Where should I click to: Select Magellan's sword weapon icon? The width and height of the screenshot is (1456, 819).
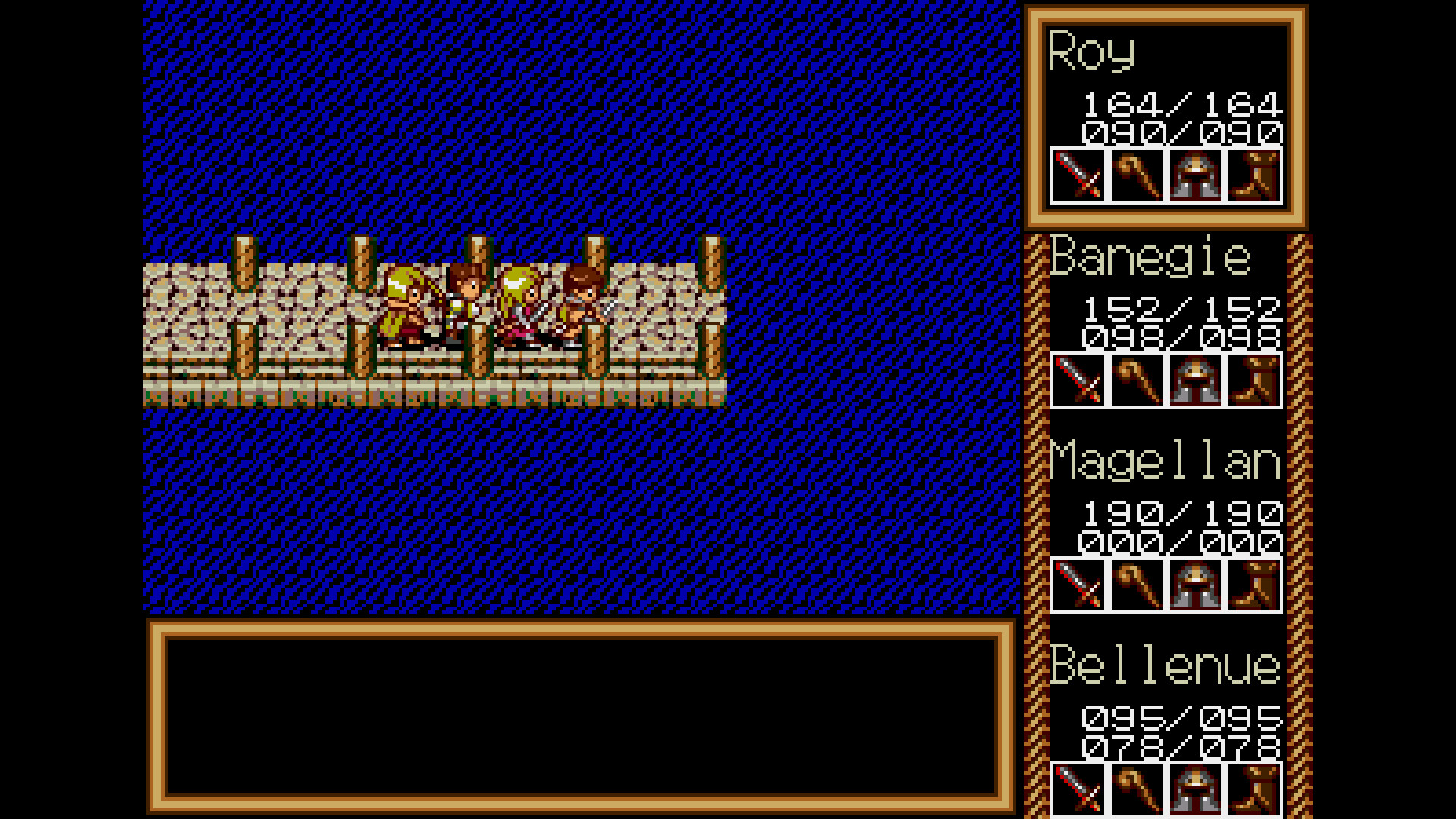click(1078, 584)
